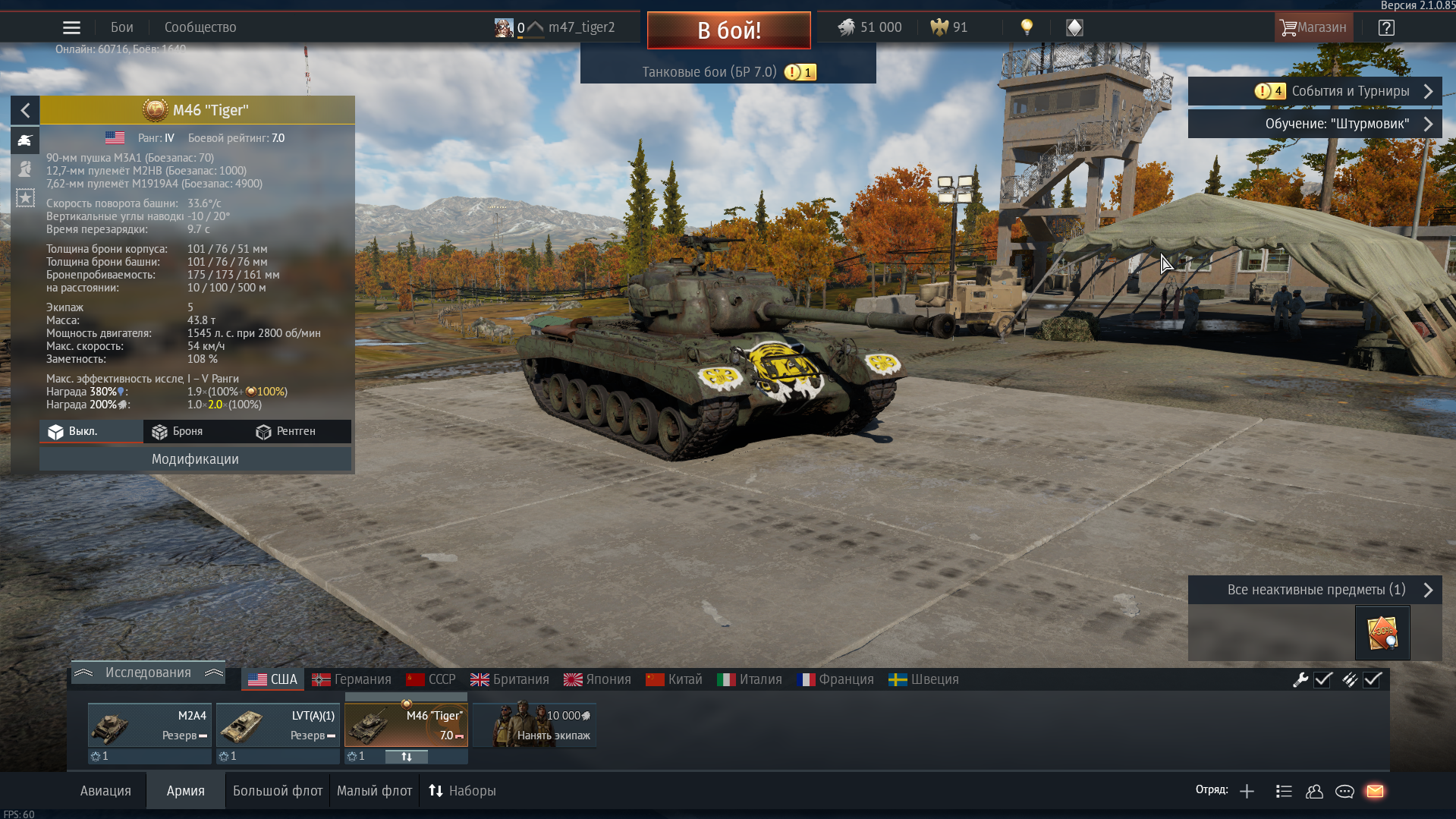Open the "Исследования" research panel
The width and height of the screenshot is (1456, 819).
click(148, 673)
